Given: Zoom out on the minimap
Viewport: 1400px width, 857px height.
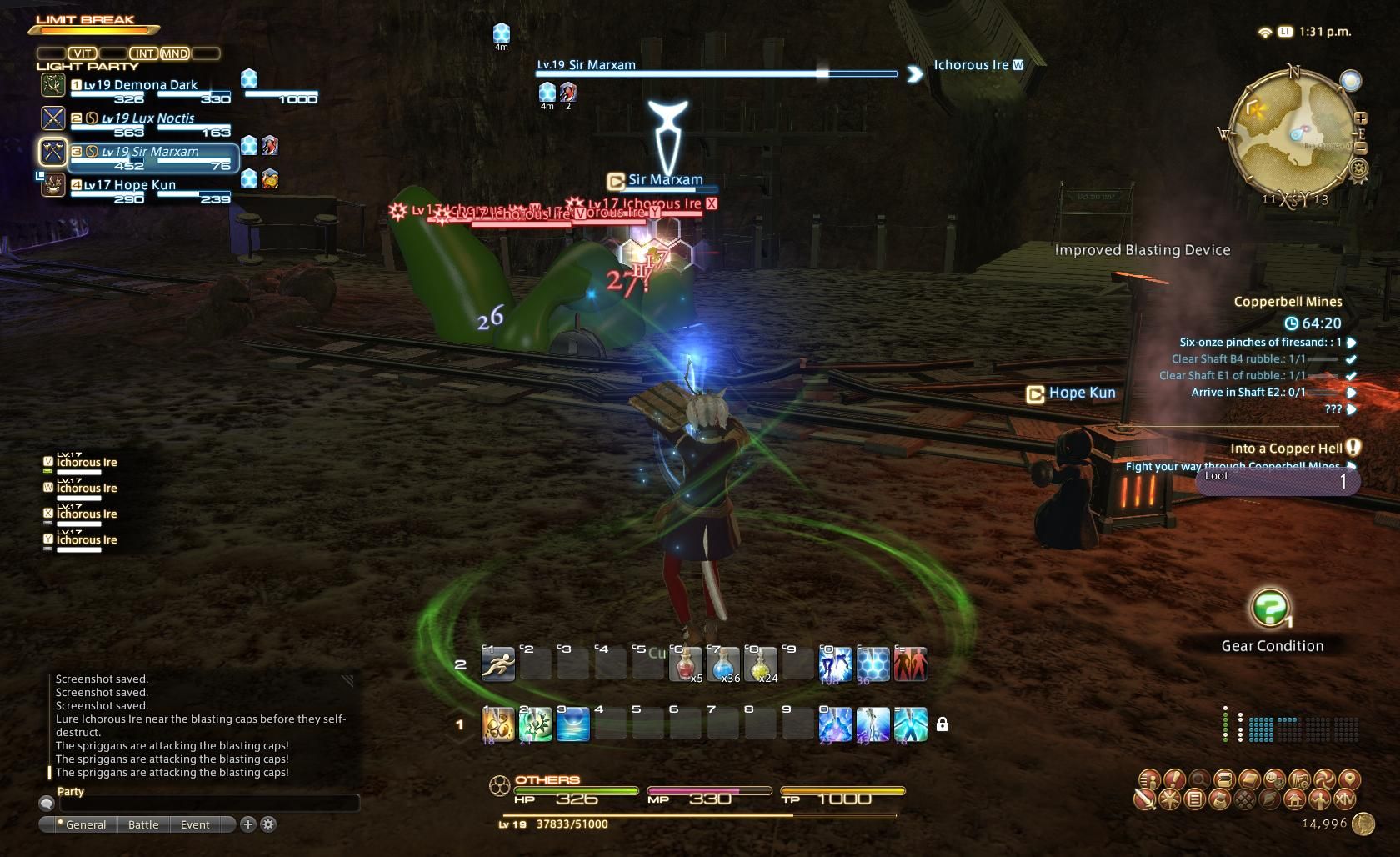Looking at the screenshot, I should click(x=1360, y=148).
